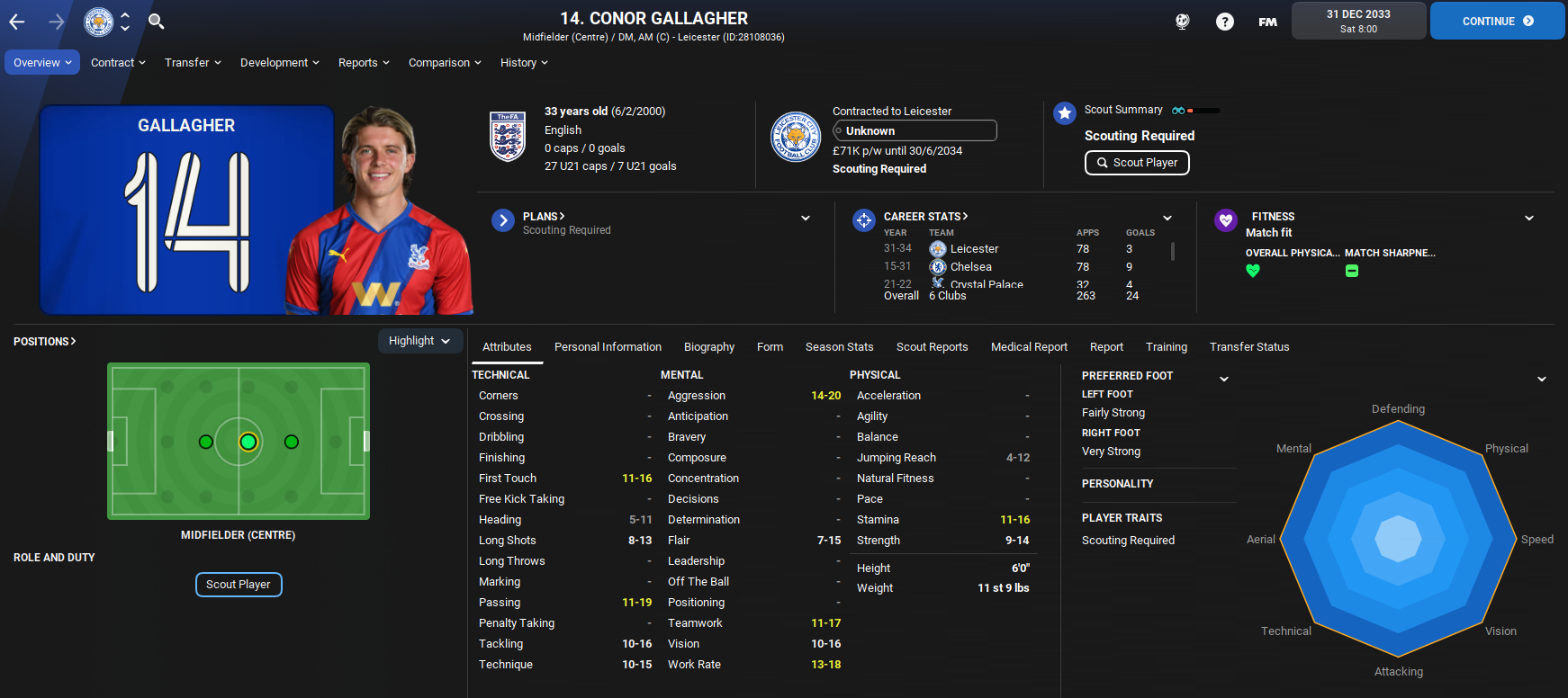The height and width of the screenshot is (698, 1568).
Task: Click the back navigation arrow
Action: tap(15, 21)
